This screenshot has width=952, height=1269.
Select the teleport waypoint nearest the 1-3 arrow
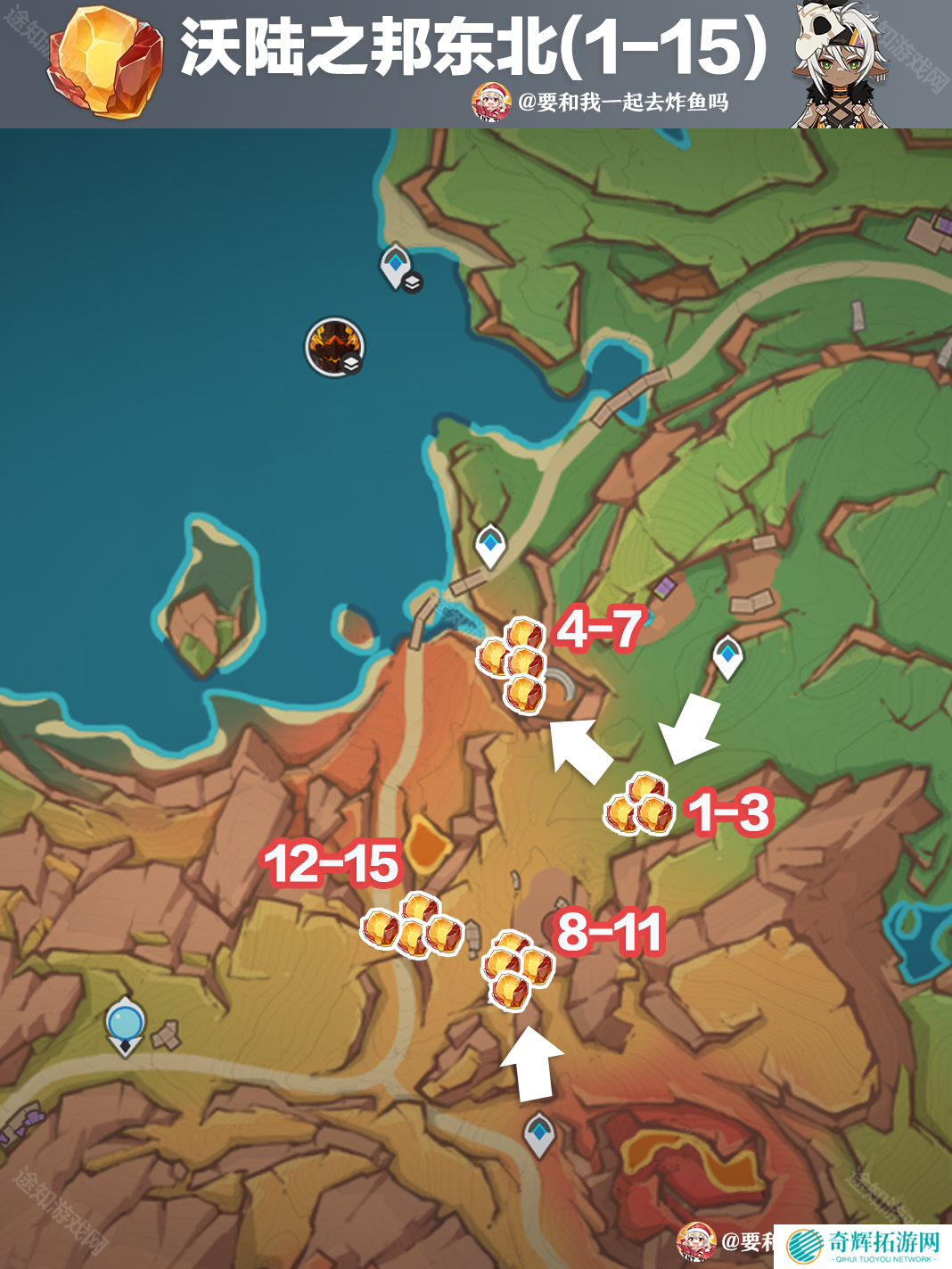[727, 656]
